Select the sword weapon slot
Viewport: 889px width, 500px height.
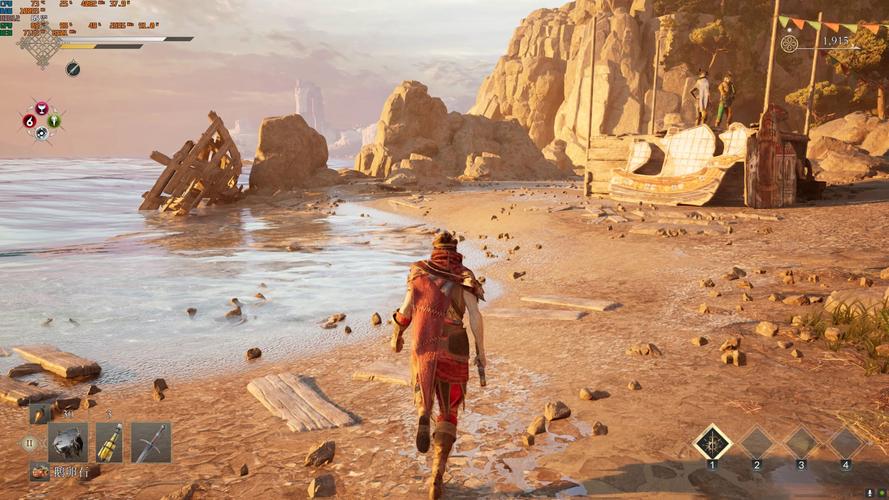pos(151,442)
